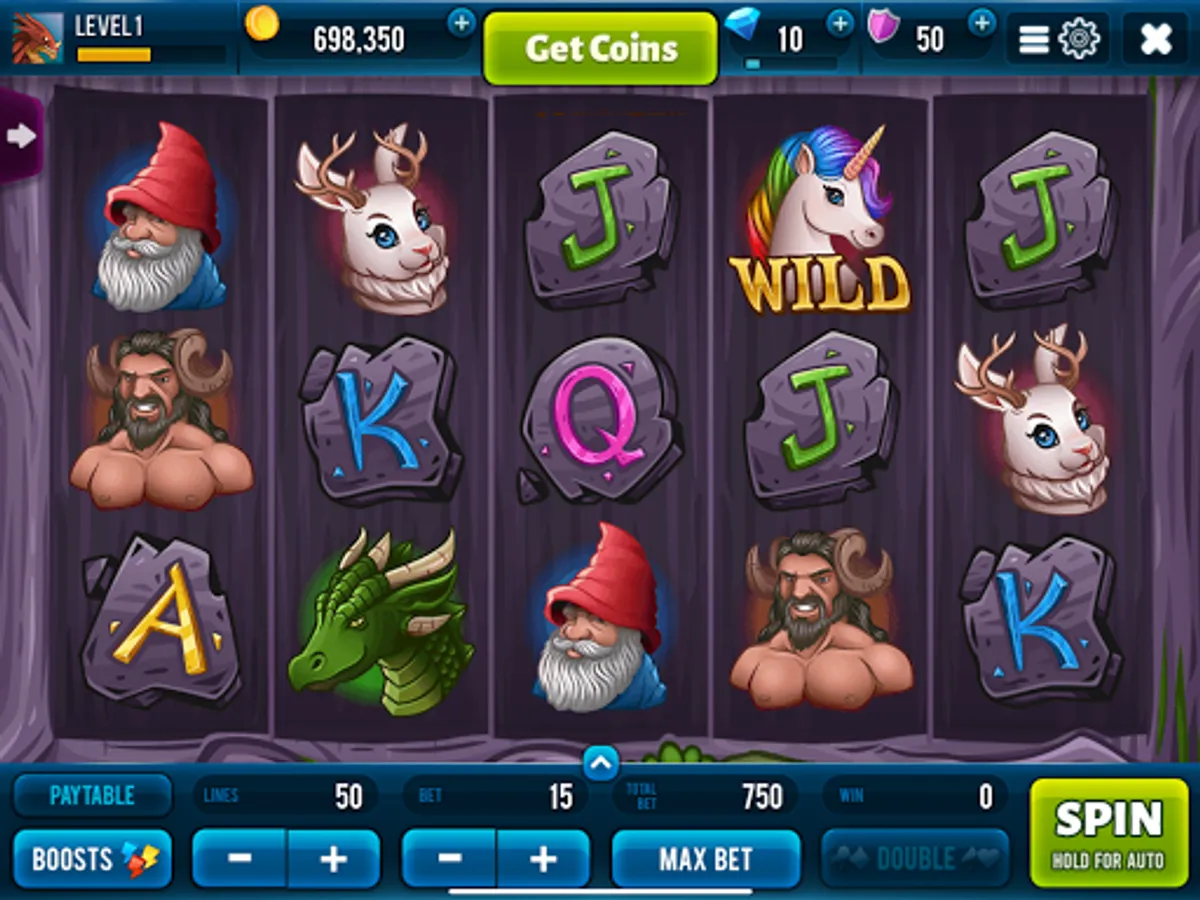
Task: Add more gold coins with plus button
Action: click(461, 22)
